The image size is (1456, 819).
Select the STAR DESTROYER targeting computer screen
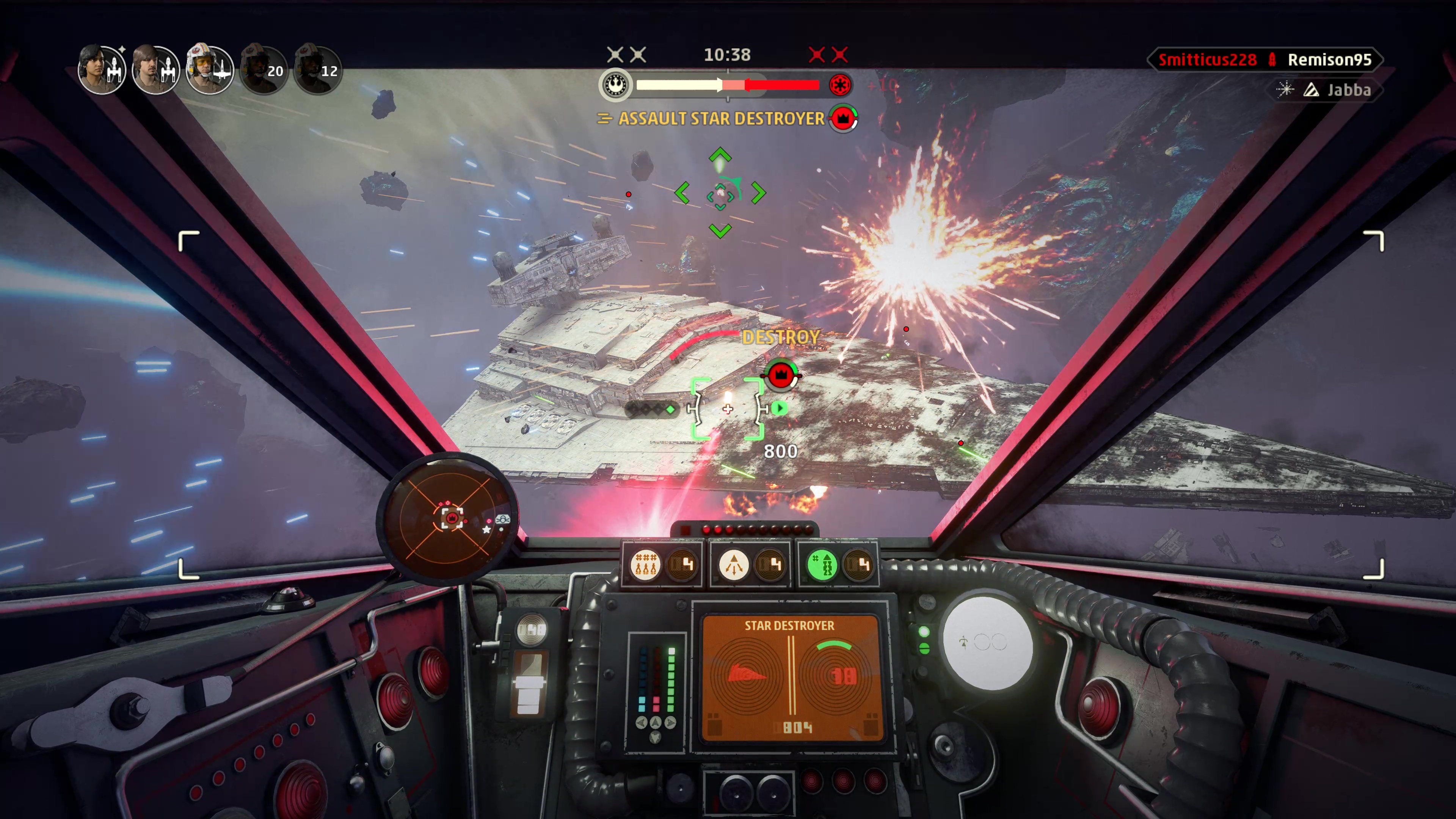click(x=789, y=678)
